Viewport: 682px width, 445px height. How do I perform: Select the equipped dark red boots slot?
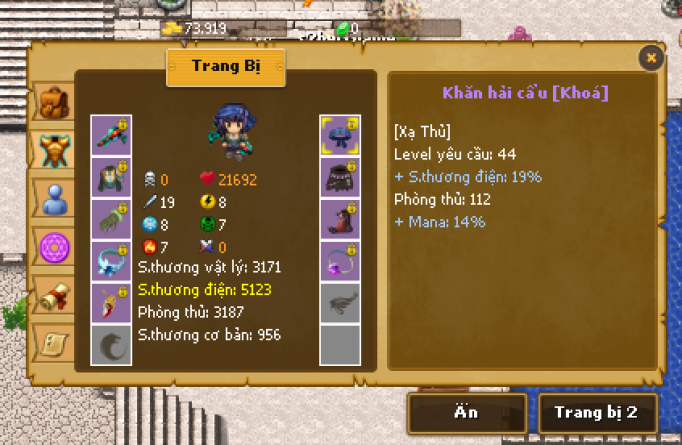(340, 219)
